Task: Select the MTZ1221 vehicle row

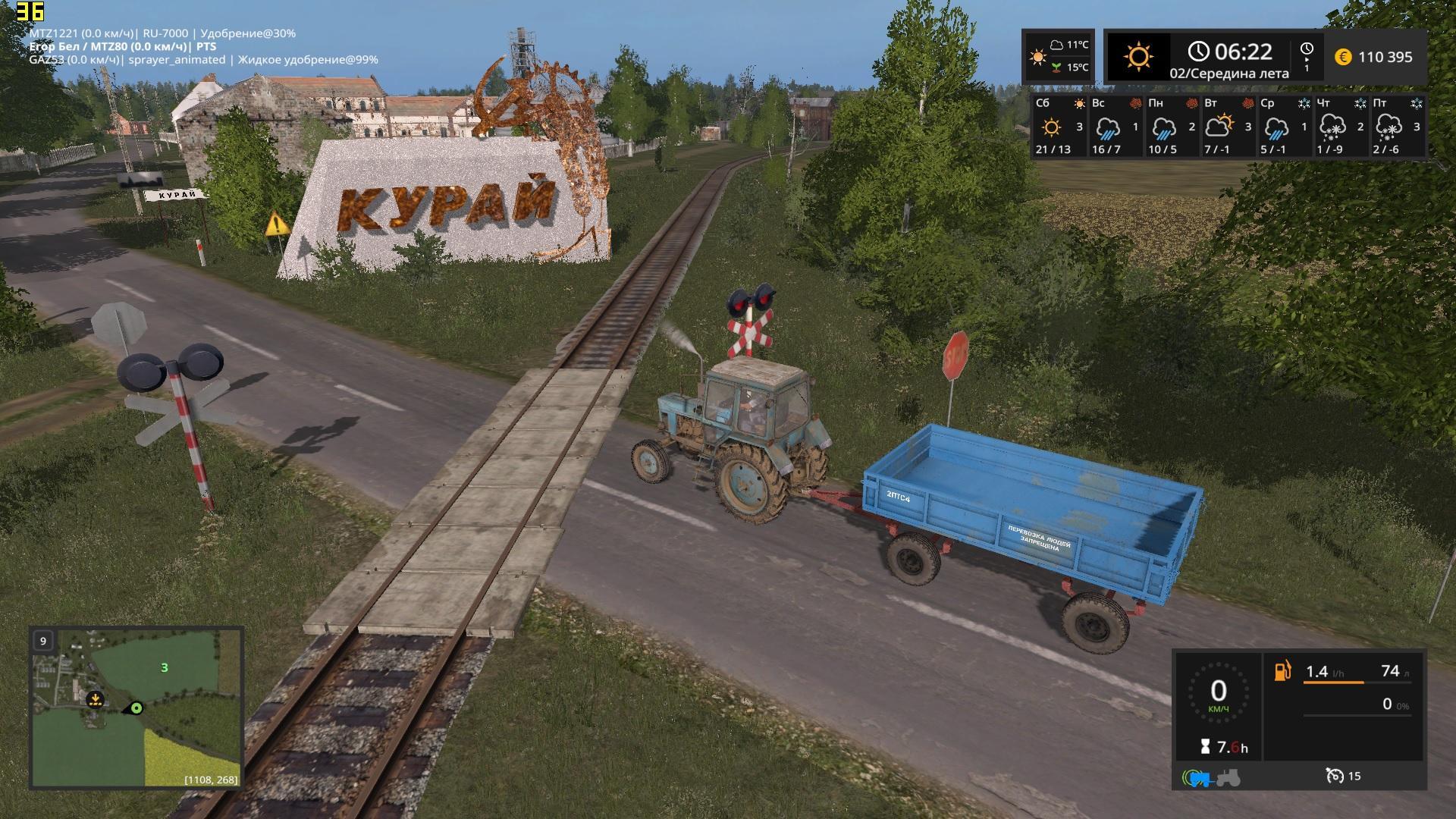Action: 162,33
